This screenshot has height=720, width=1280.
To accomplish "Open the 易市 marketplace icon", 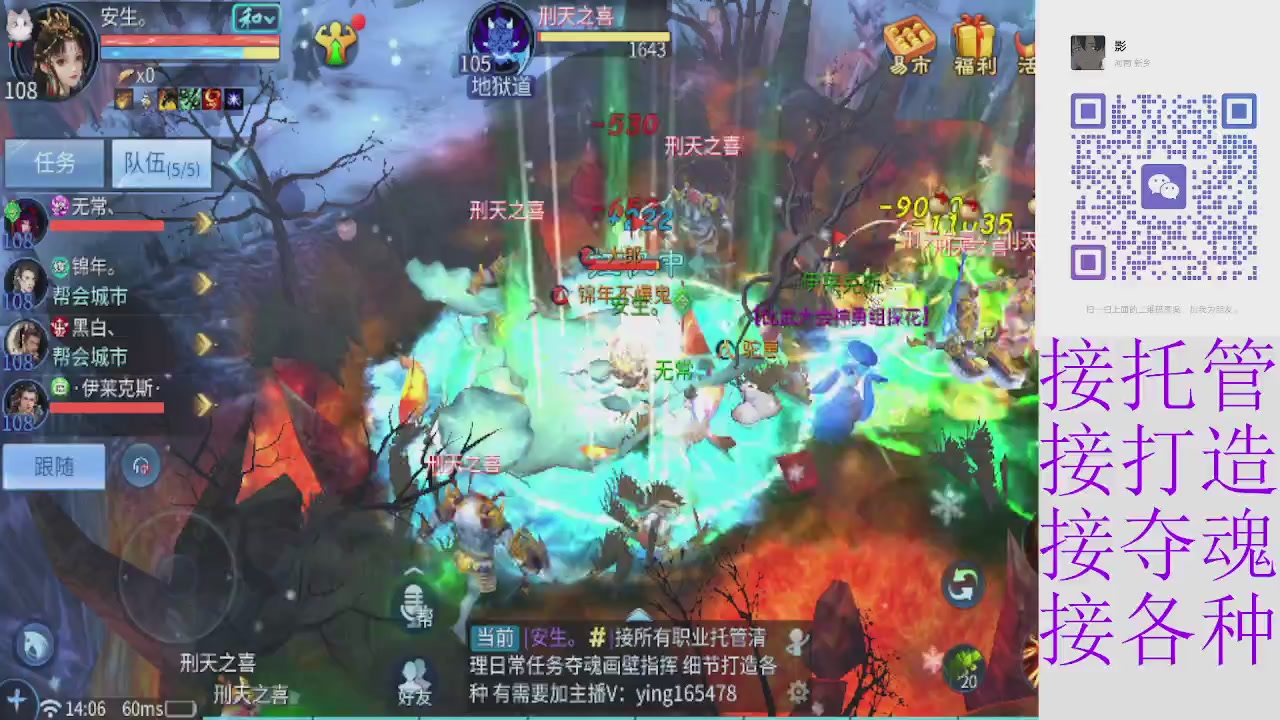I will (x=908, y=42).
